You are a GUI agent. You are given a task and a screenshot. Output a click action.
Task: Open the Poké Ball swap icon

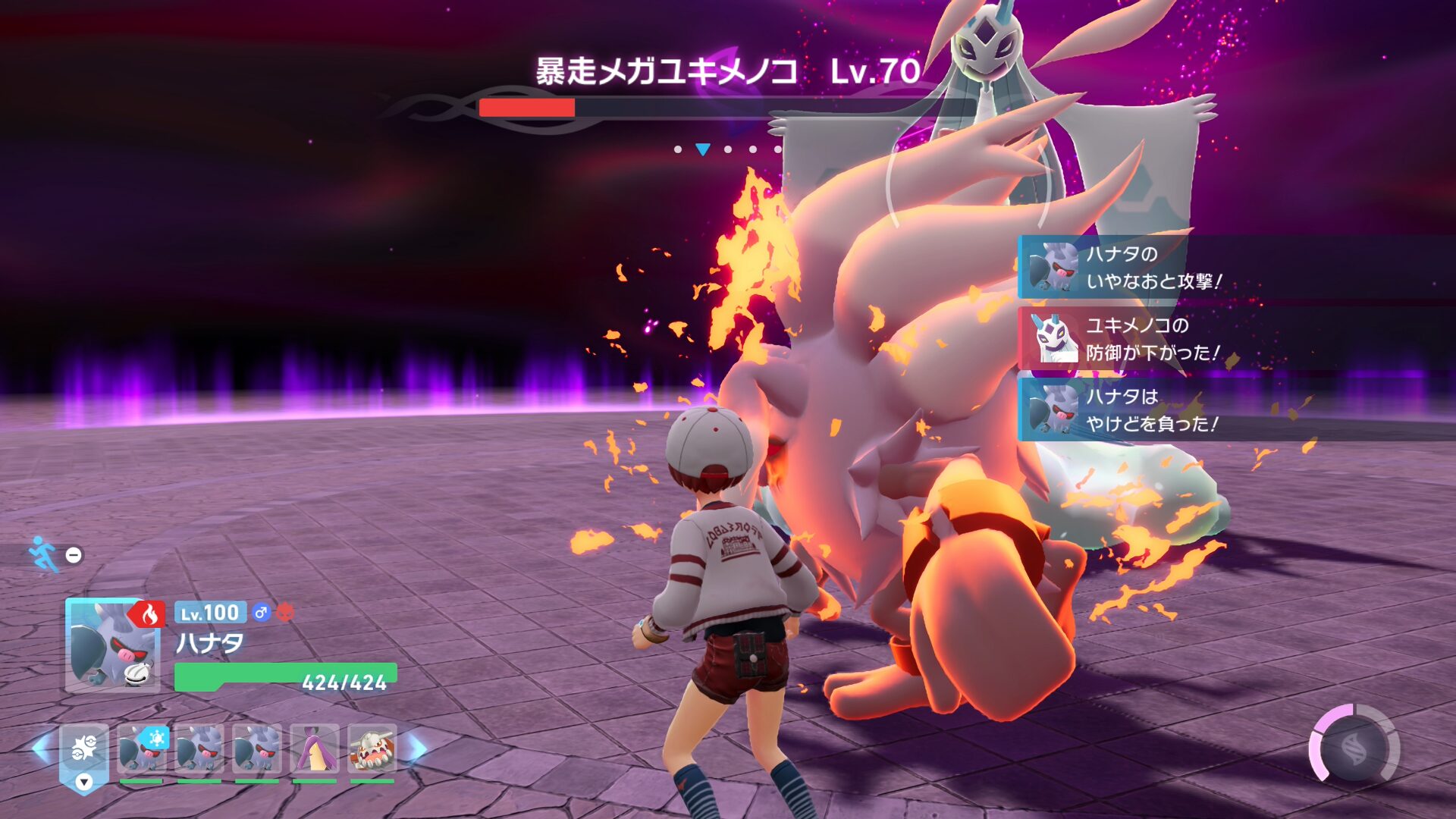[84, 748]
